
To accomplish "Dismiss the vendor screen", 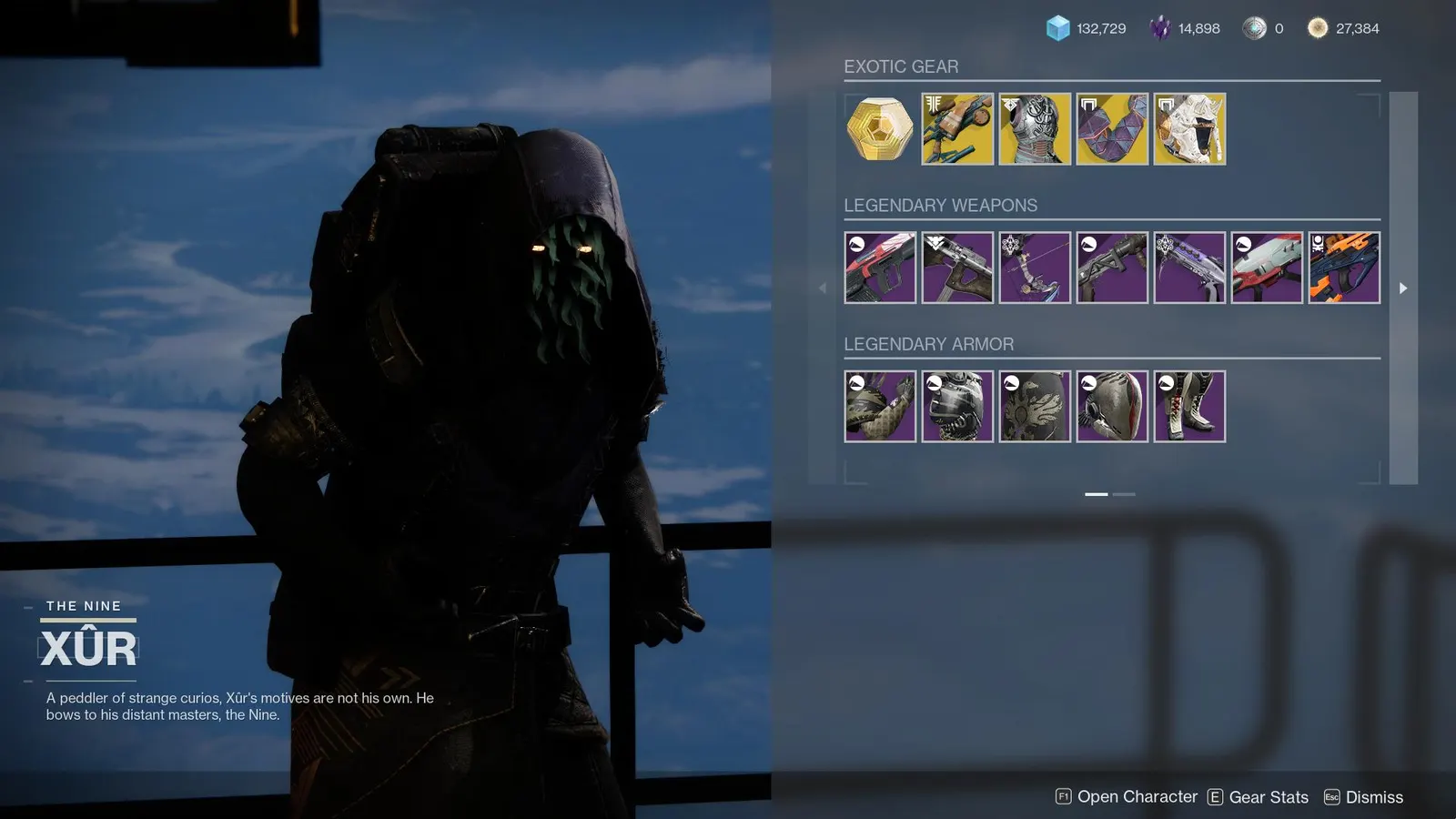I will (x=1365, y=796).
